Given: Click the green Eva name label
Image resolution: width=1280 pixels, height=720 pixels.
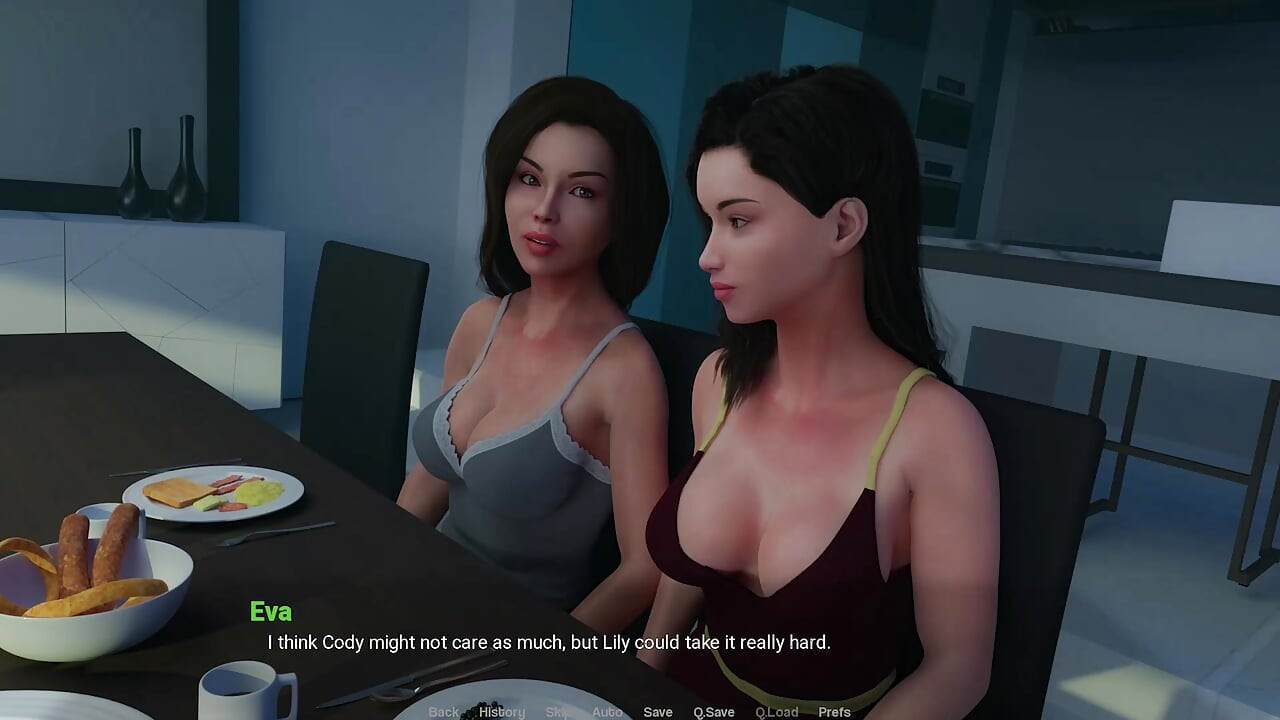Looking at the screenshot, I should point(271,611).
